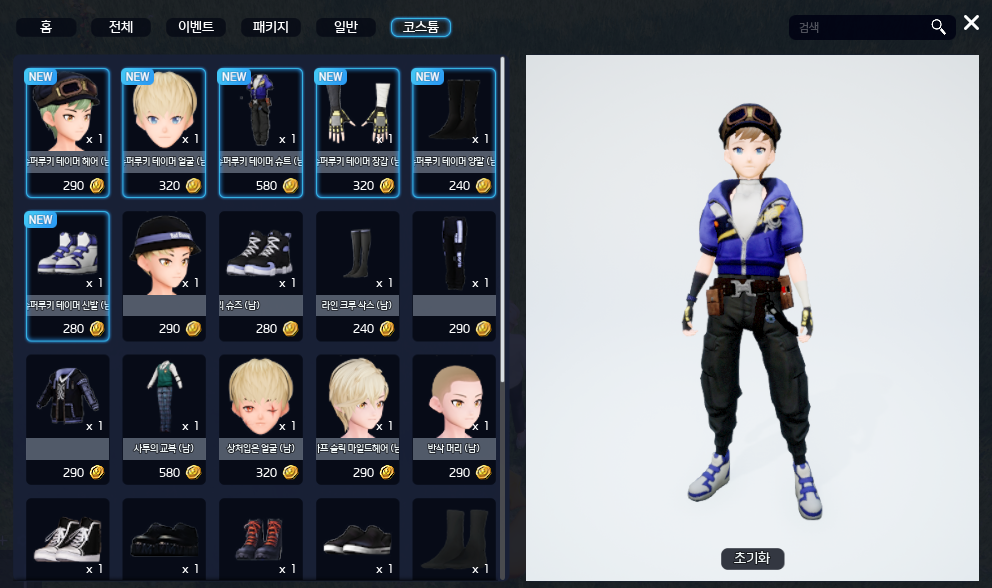This screenshot has width=992, height=588.
Task: Select the 이벤트 tab
Action: [196, 27]
